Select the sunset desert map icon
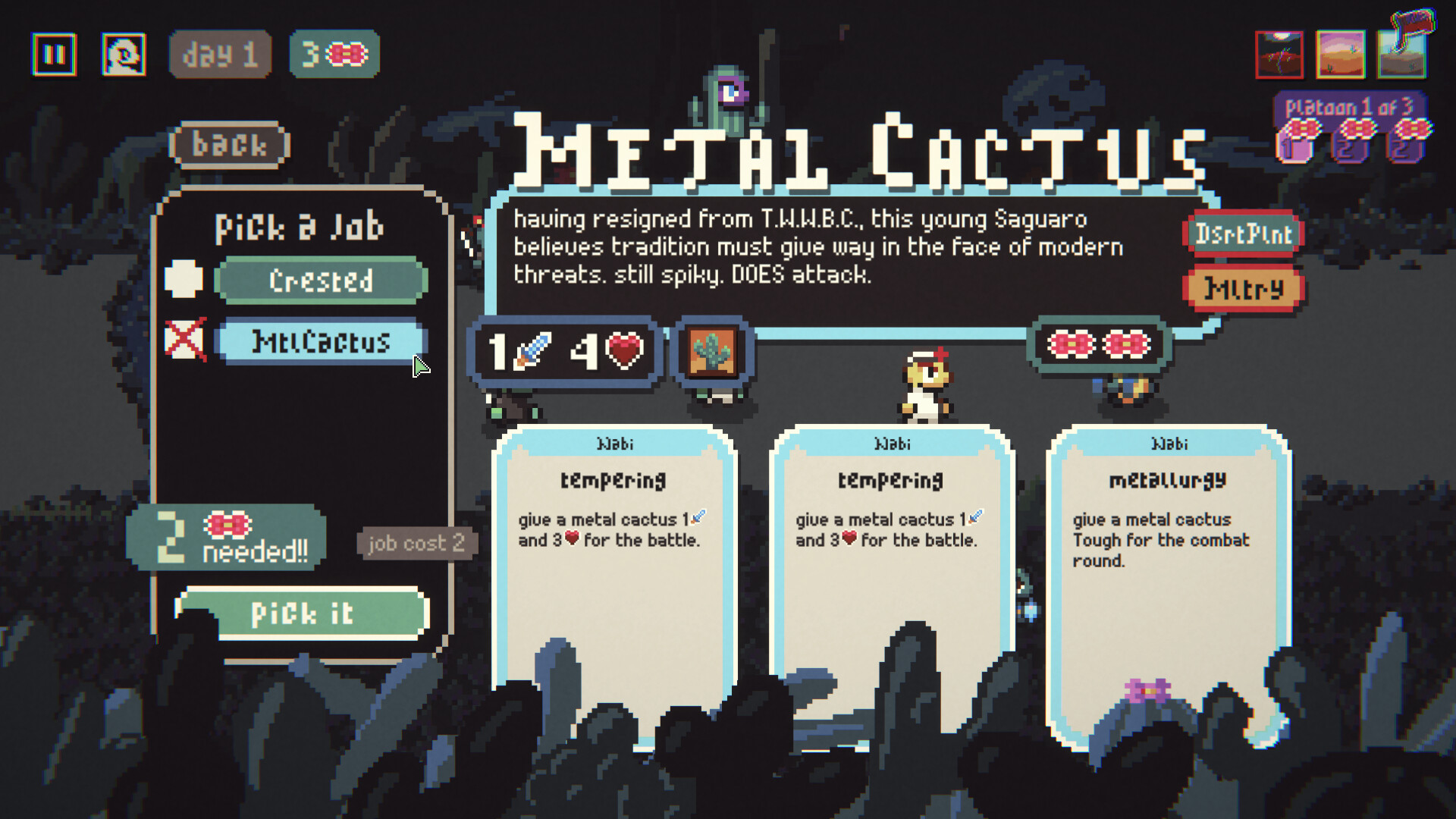The height and width of the screenshot is (819, 1456). tap(1341, 55)
